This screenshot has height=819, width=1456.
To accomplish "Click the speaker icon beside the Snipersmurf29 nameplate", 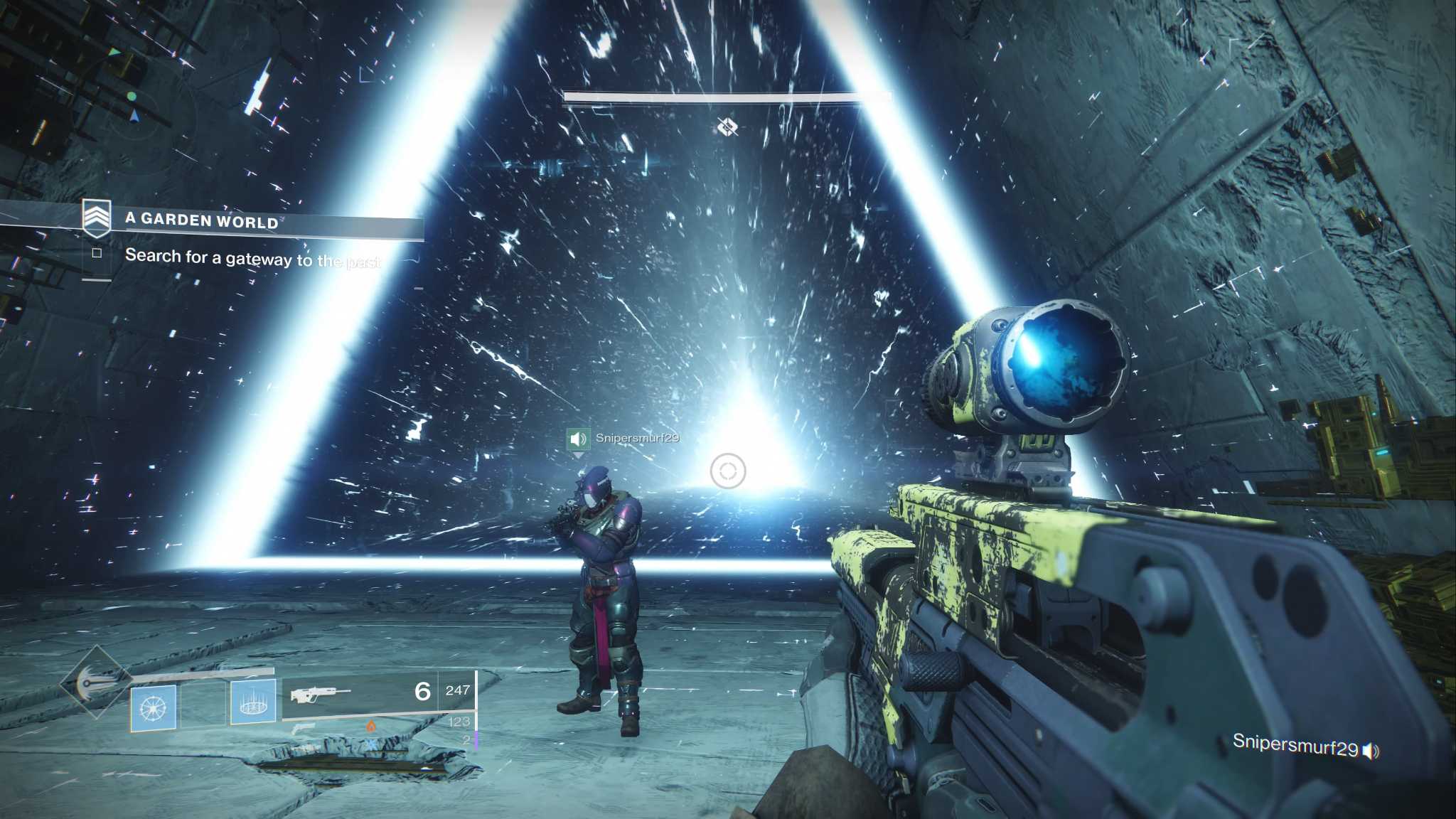I will click(x=578, y=439).
